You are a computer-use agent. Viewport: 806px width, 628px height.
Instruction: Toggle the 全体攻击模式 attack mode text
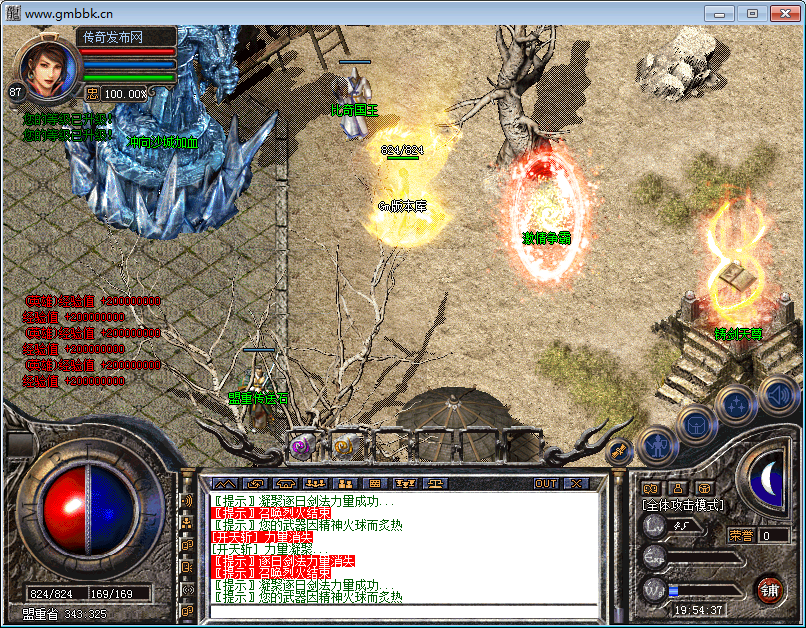[683, 505]
